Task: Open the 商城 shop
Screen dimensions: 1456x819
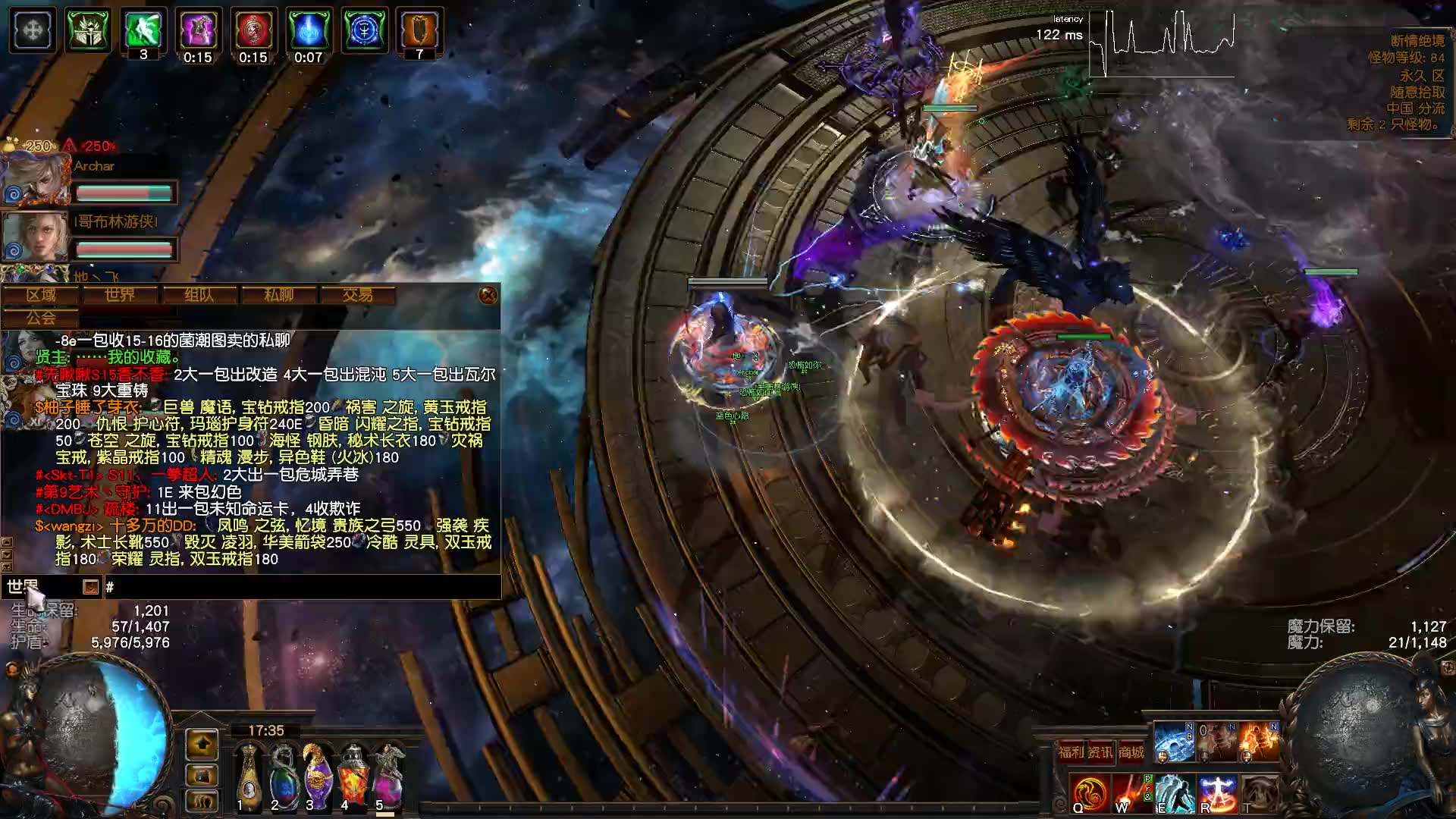Action: (1131, 752)
